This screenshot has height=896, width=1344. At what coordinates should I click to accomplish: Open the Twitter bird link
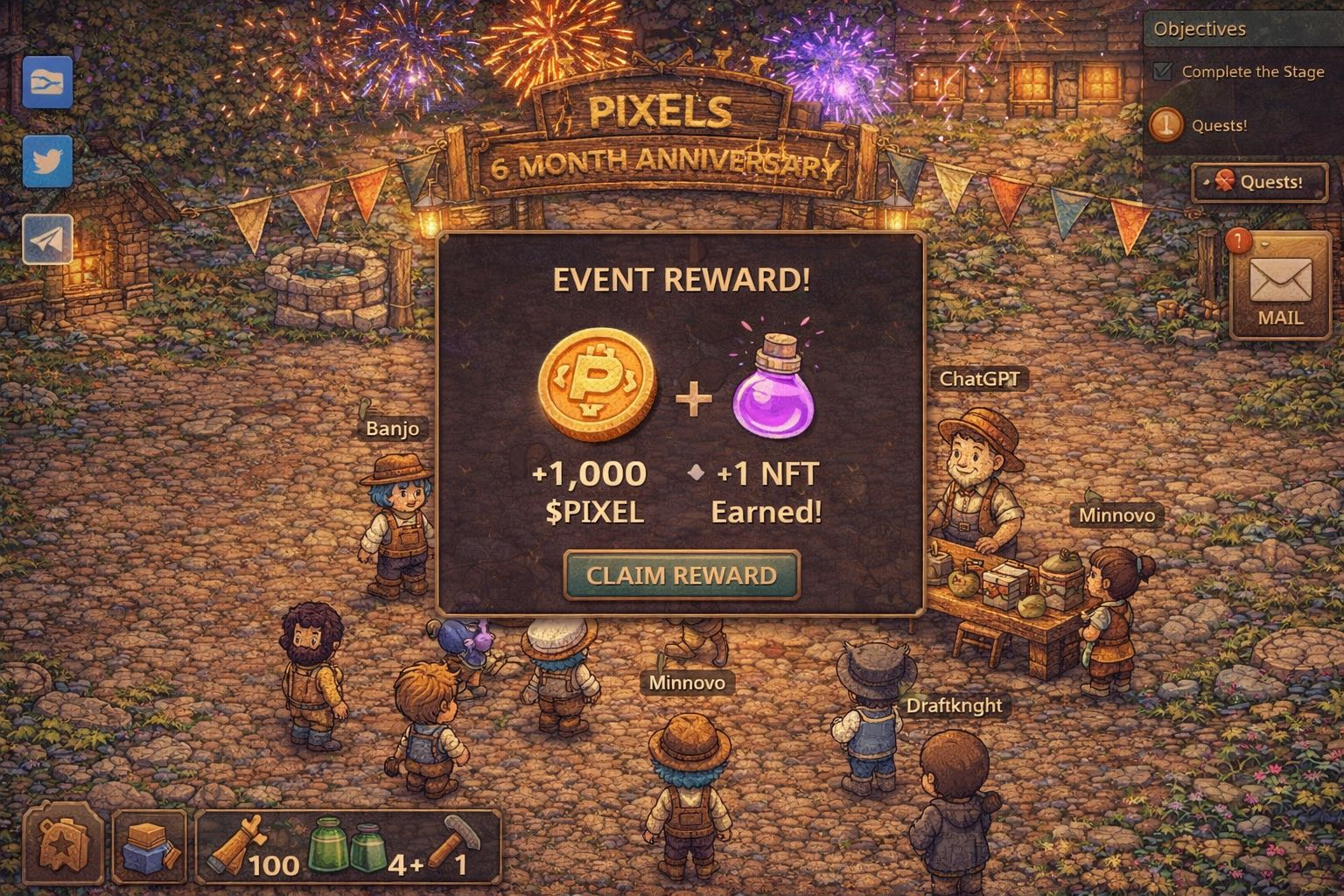pos(47,162)
